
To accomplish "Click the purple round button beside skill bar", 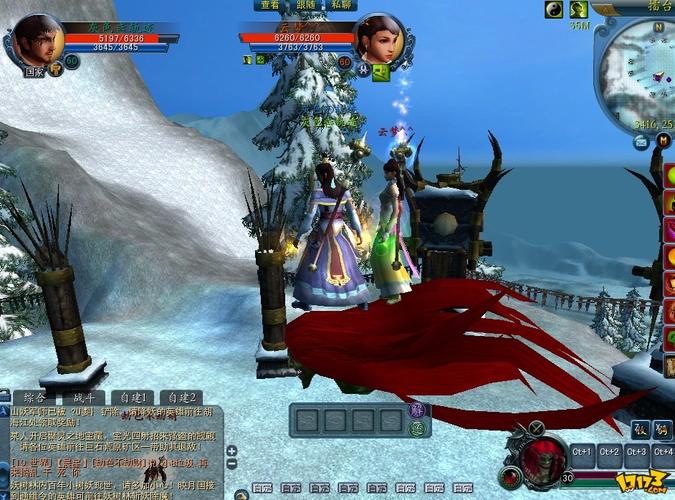I will coord(418,411).
